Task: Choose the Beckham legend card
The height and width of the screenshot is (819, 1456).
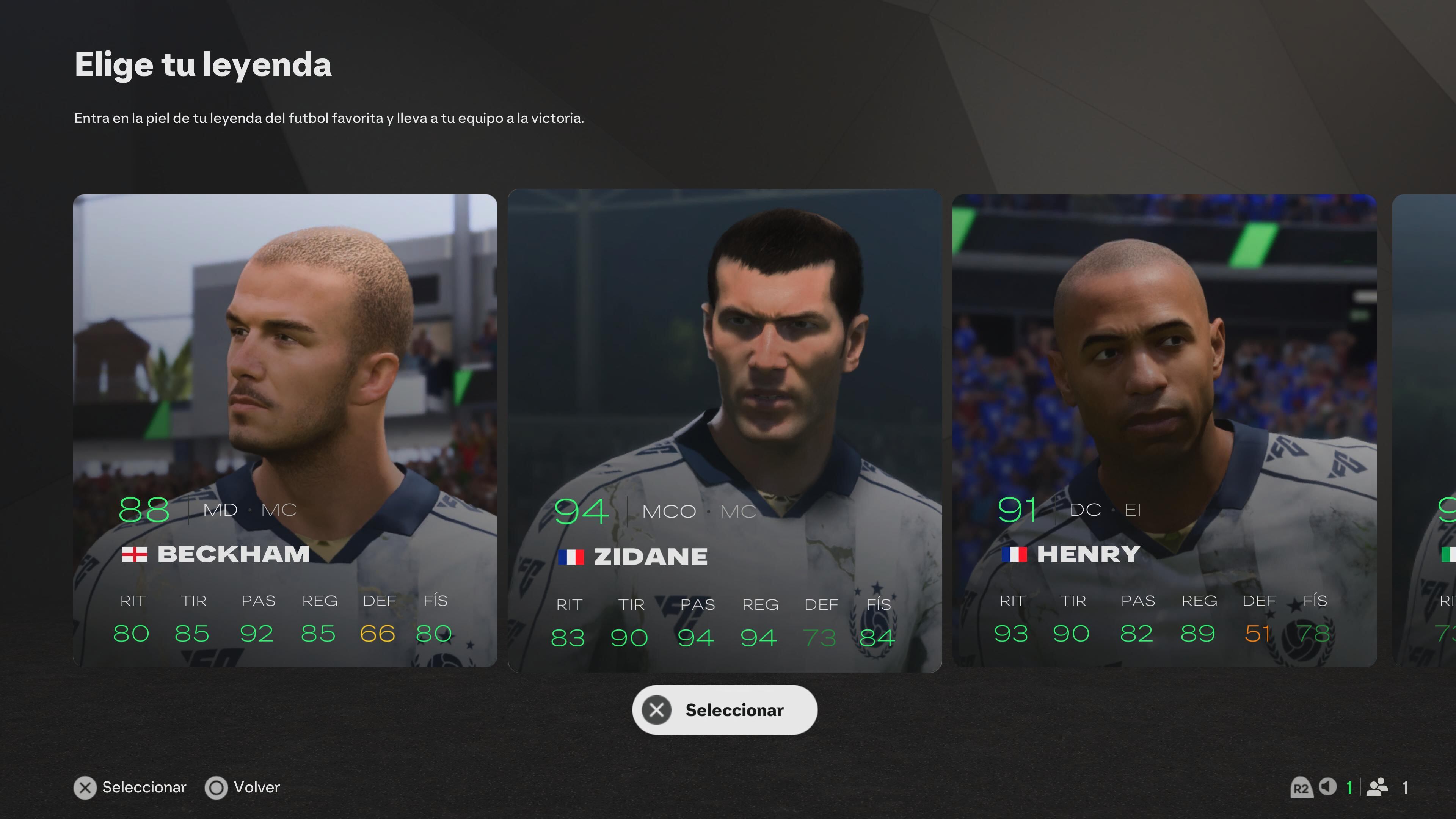Action: (x=285, y=430)
